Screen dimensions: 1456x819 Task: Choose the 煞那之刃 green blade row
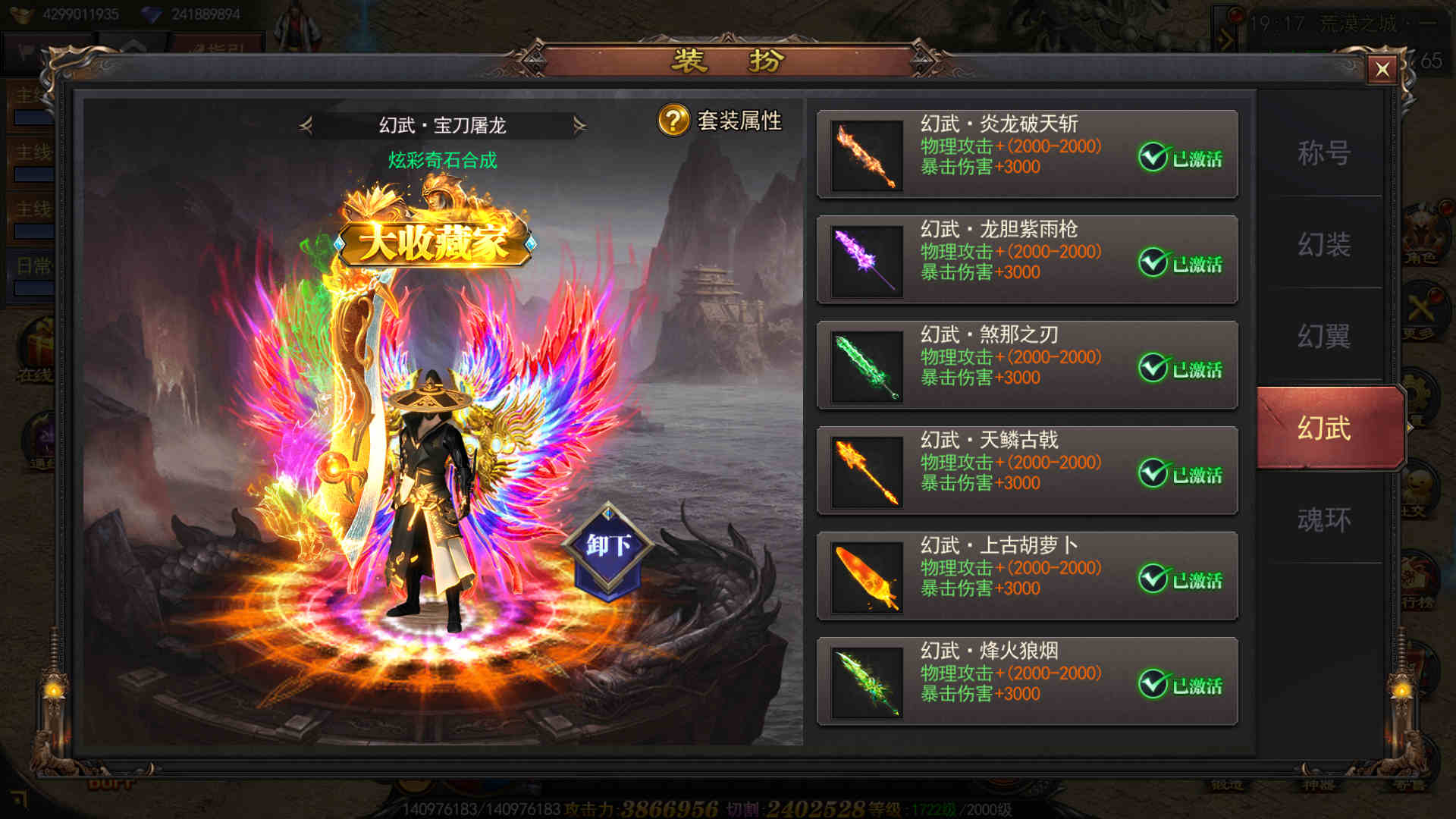click(x=1027, y=366)
